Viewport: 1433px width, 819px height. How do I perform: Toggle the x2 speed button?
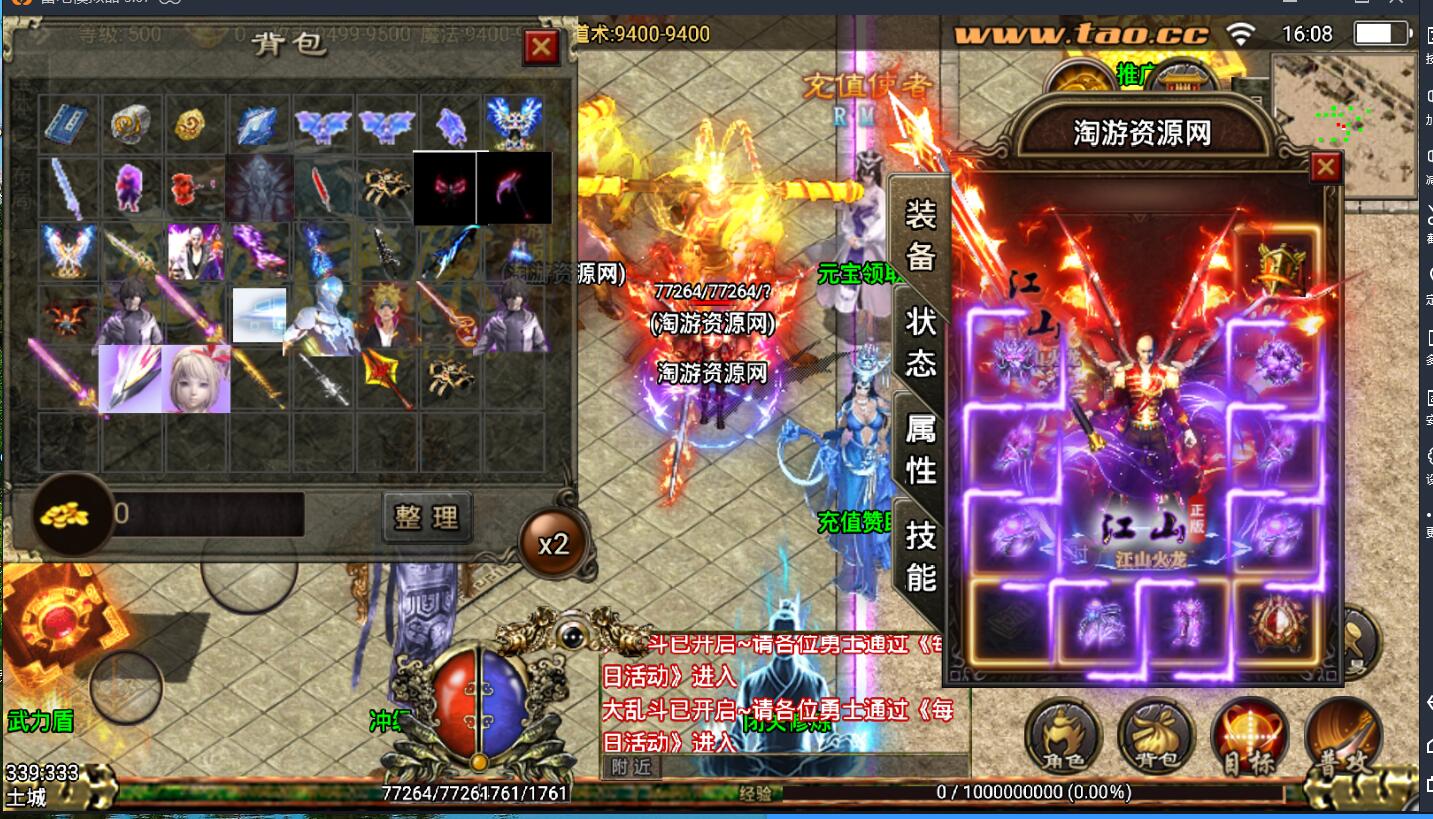click(553, 544)
